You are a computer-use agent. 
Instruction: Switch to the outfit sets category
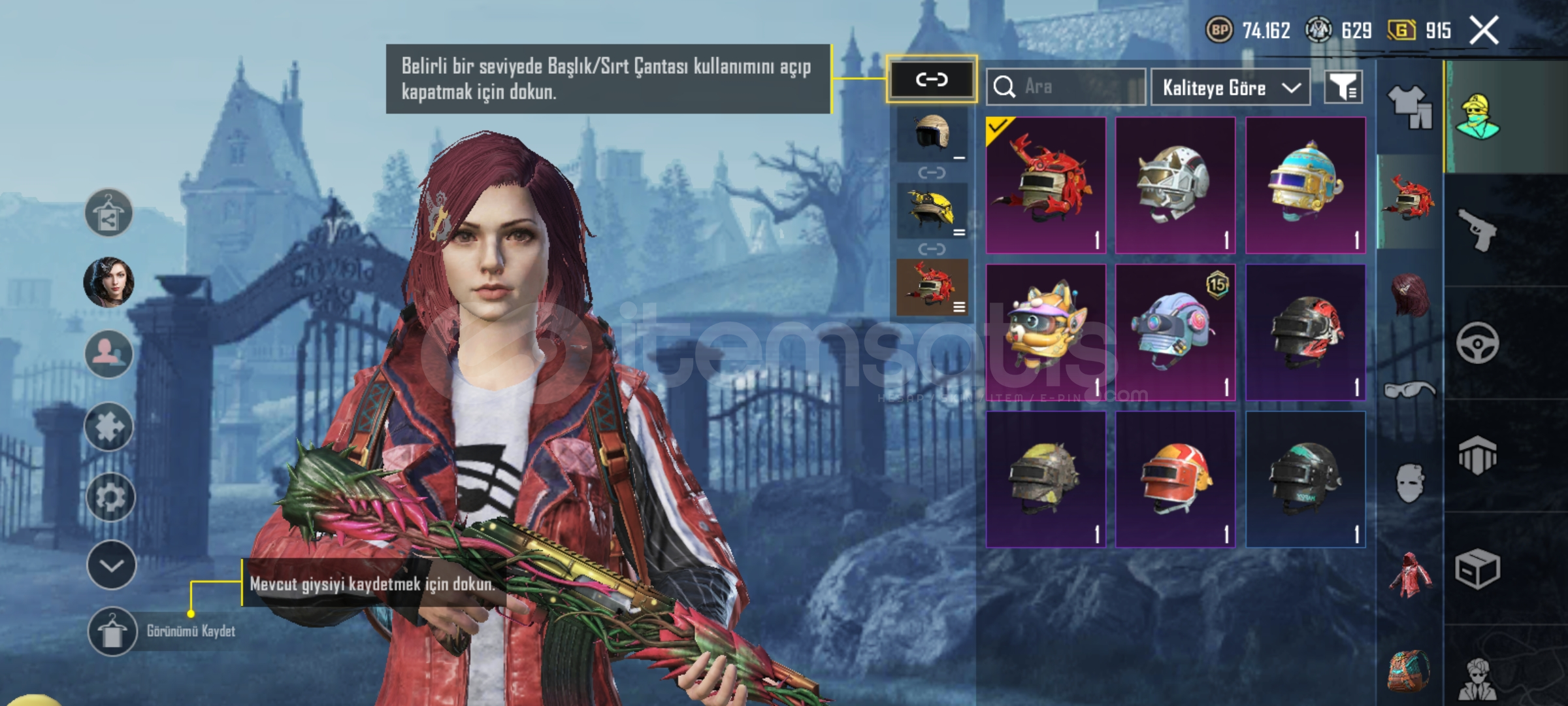pyautogui.click(x=1409, y=107)
